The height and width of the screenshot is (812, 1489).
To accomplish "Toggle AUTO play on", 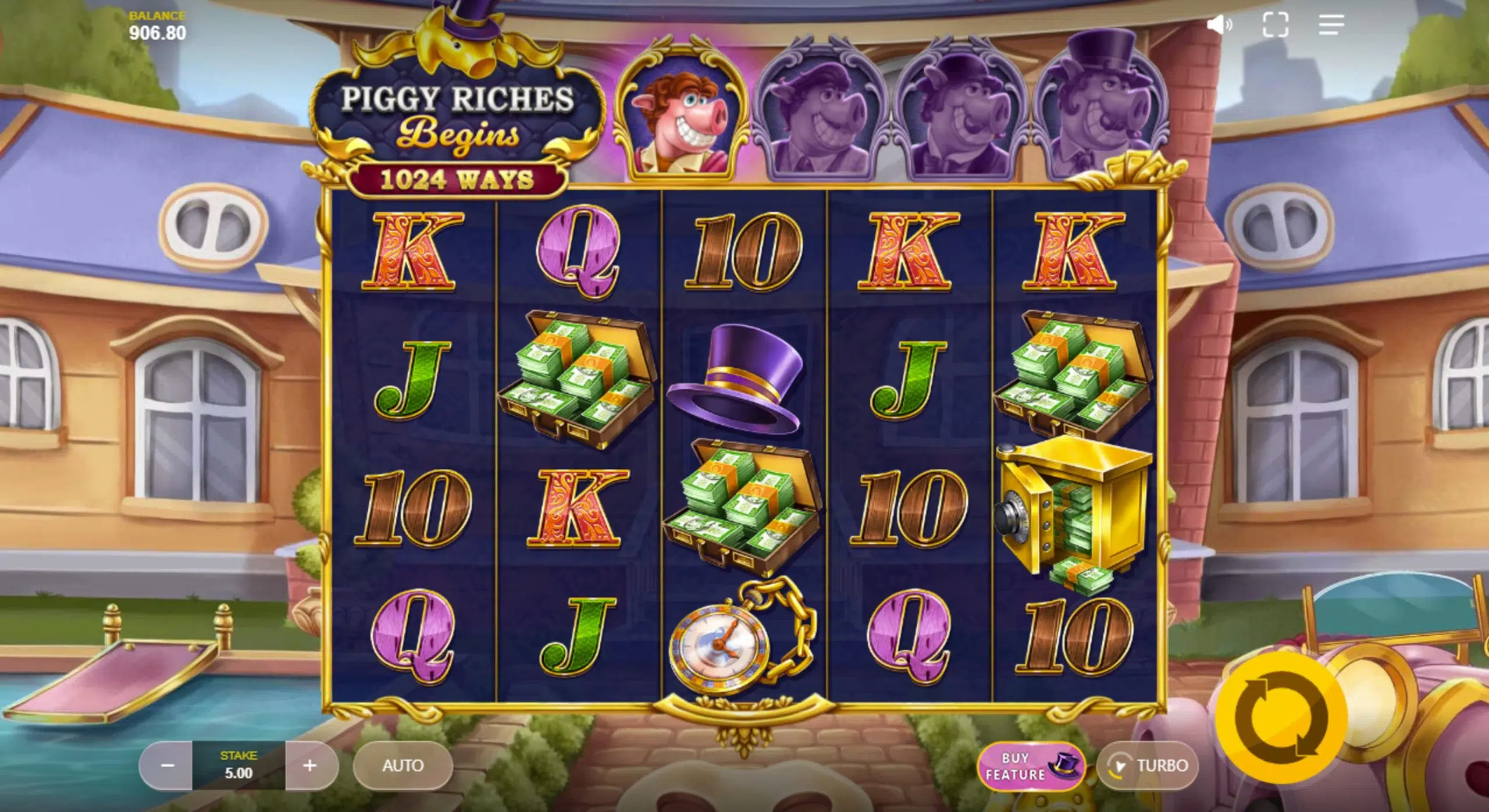I will pos(403,765).
